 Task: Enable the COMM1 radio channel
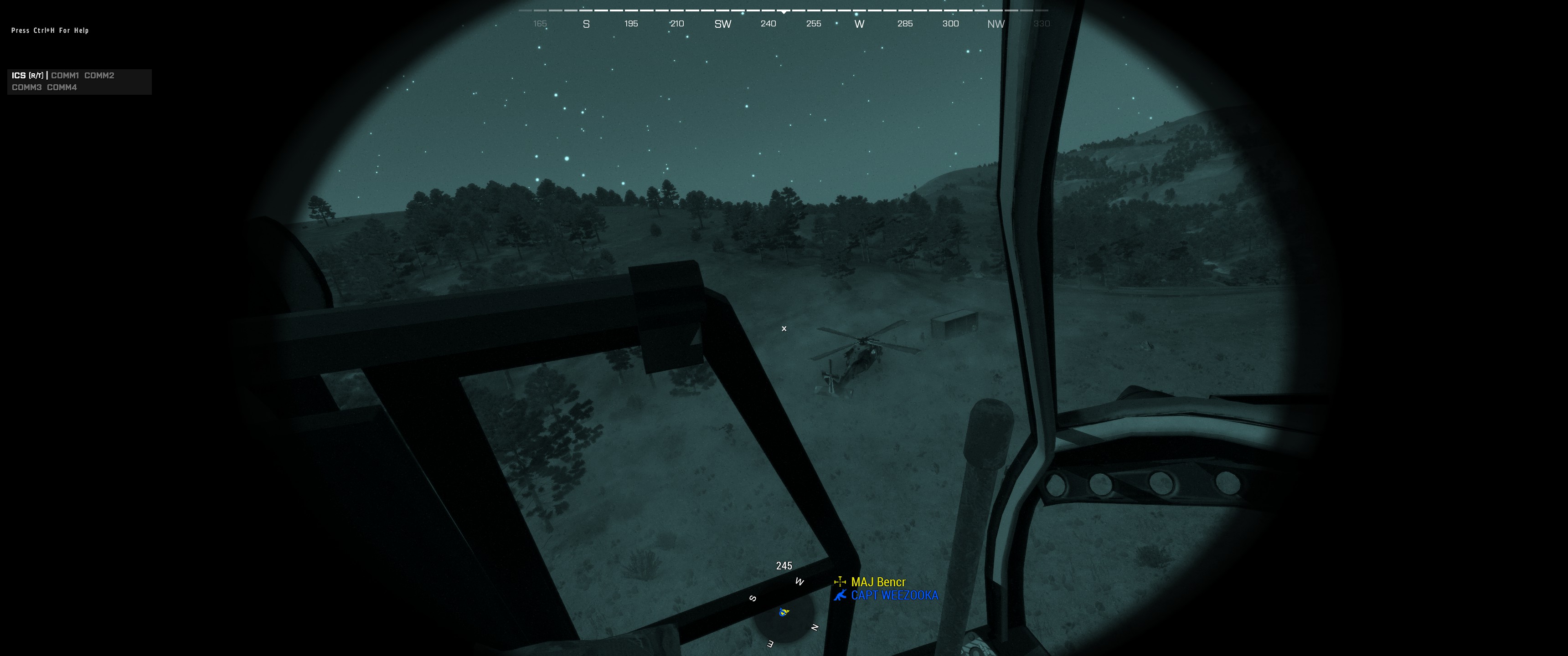pyautogui.click(x=65, y=76)
